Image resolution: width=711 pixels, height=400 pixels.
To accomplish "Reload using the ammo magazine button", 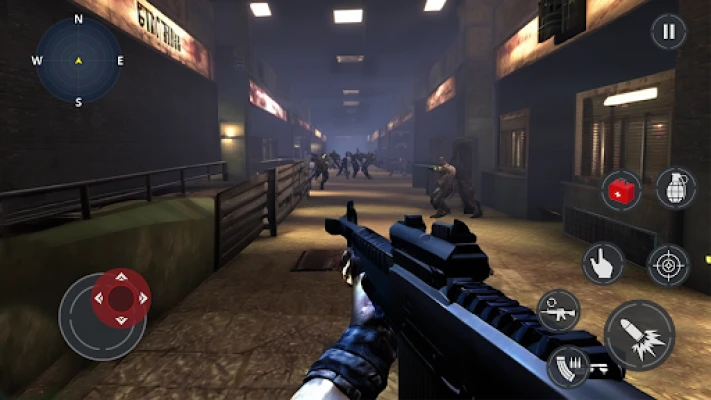I will point(568,366).
